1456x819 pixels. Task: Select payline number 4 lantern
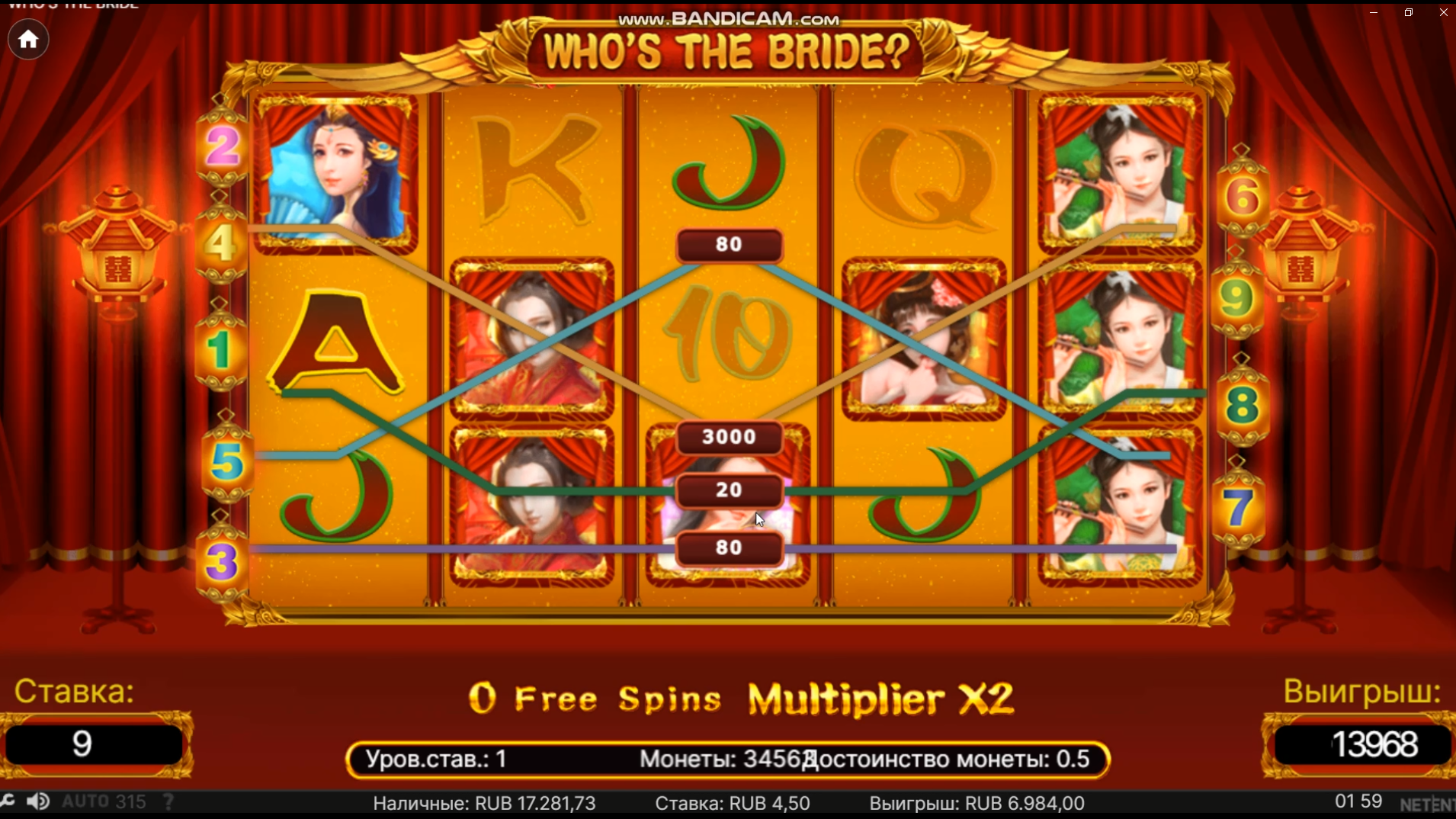tap(220, 244)
